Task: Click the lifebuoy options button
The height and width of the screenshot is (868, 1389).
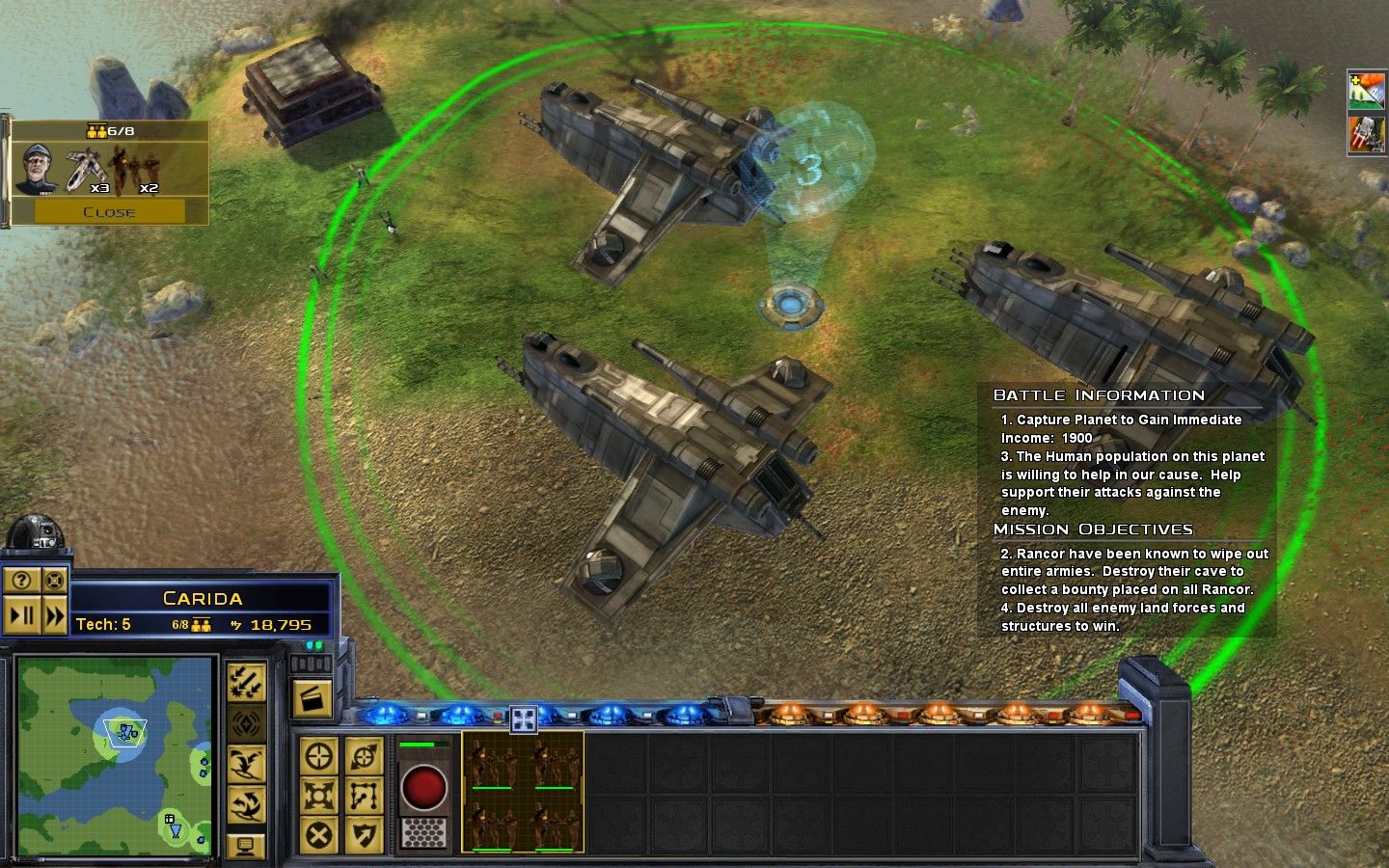Action: click(55, 581)
